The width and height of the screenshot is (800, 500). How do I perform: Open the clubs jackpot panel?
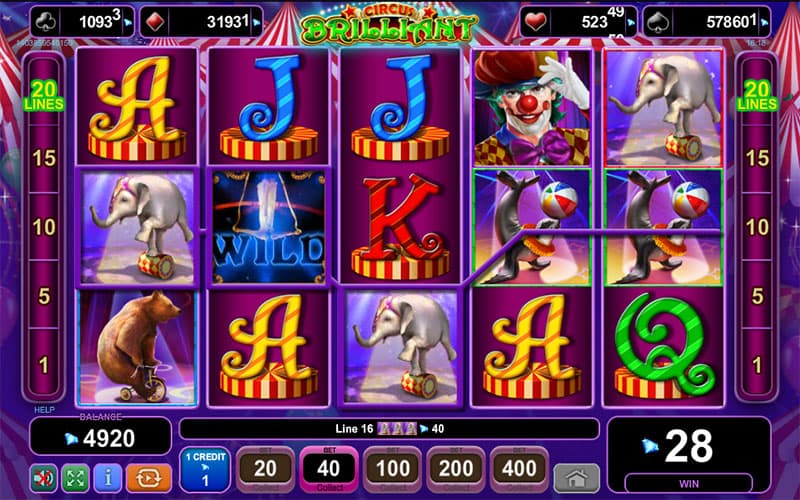point(82,20)
